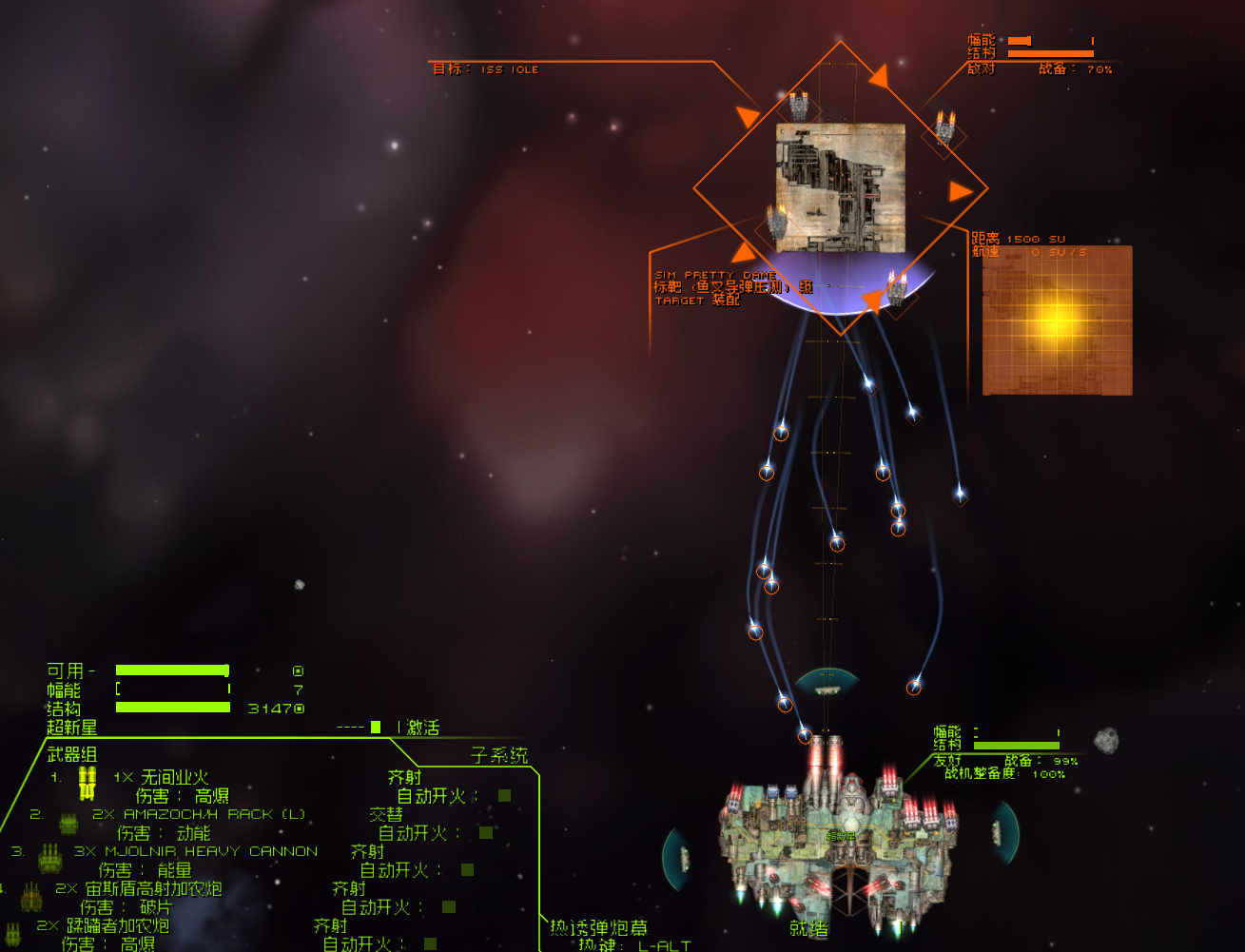Screen dimensions: 1245x952
Task: Choose the 蹂躏者加农炮 weapon group icon
Action: [13, 933]
